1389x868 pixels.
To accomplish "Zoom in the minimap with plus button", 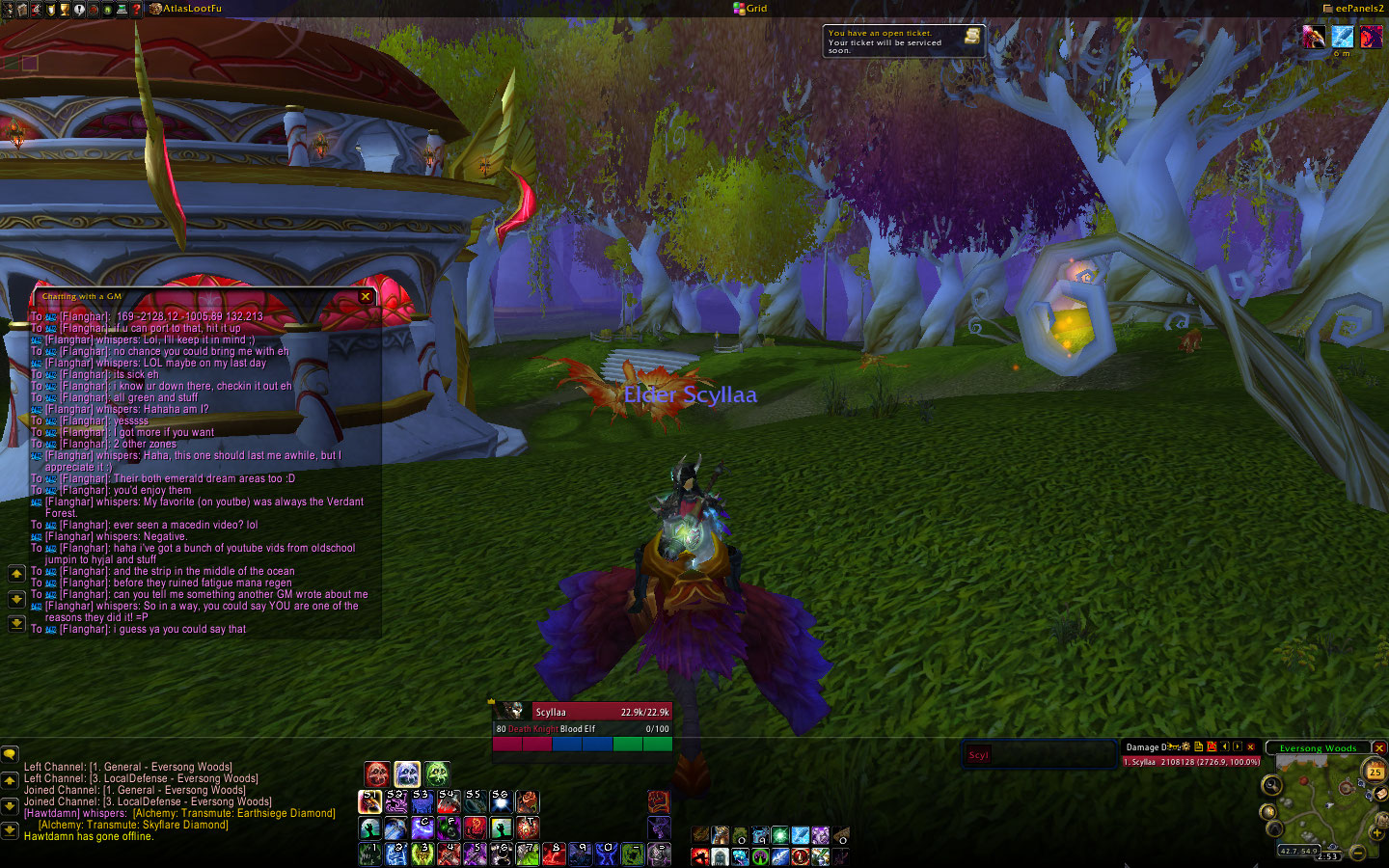I will [1376, 832].
